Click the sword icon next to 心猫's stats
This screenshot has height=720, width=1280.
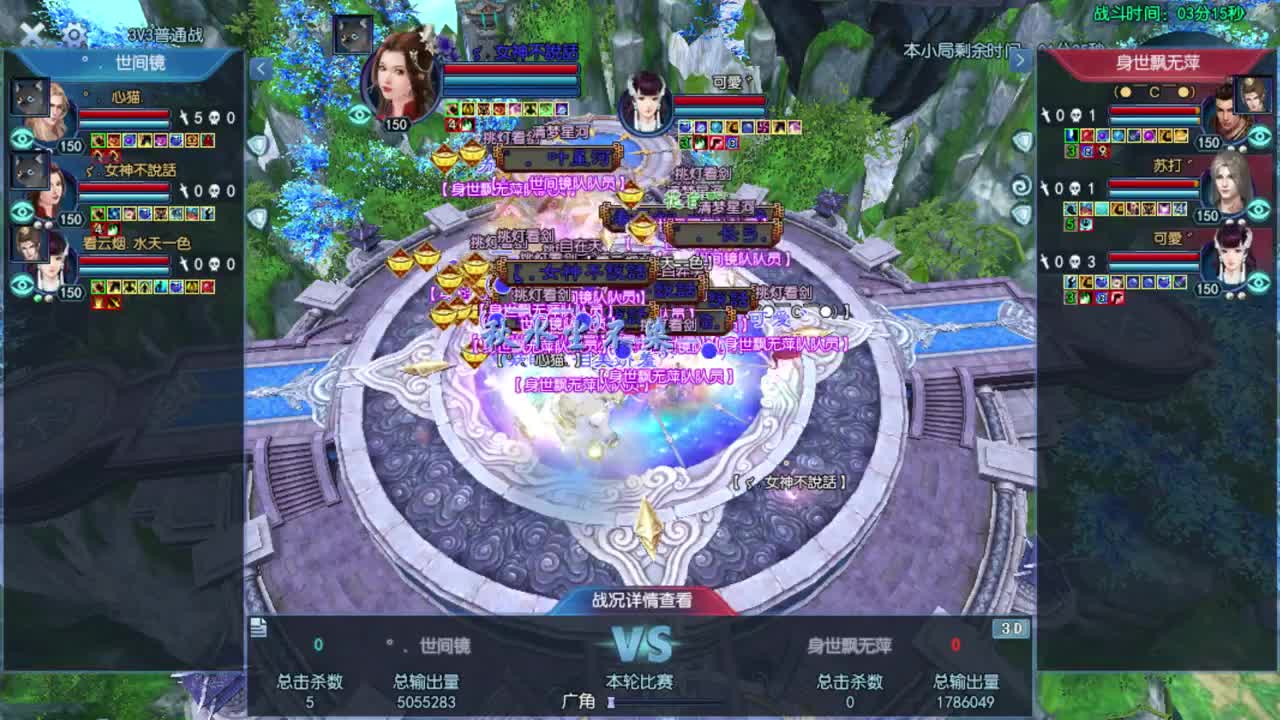click(x=185, y=115)
